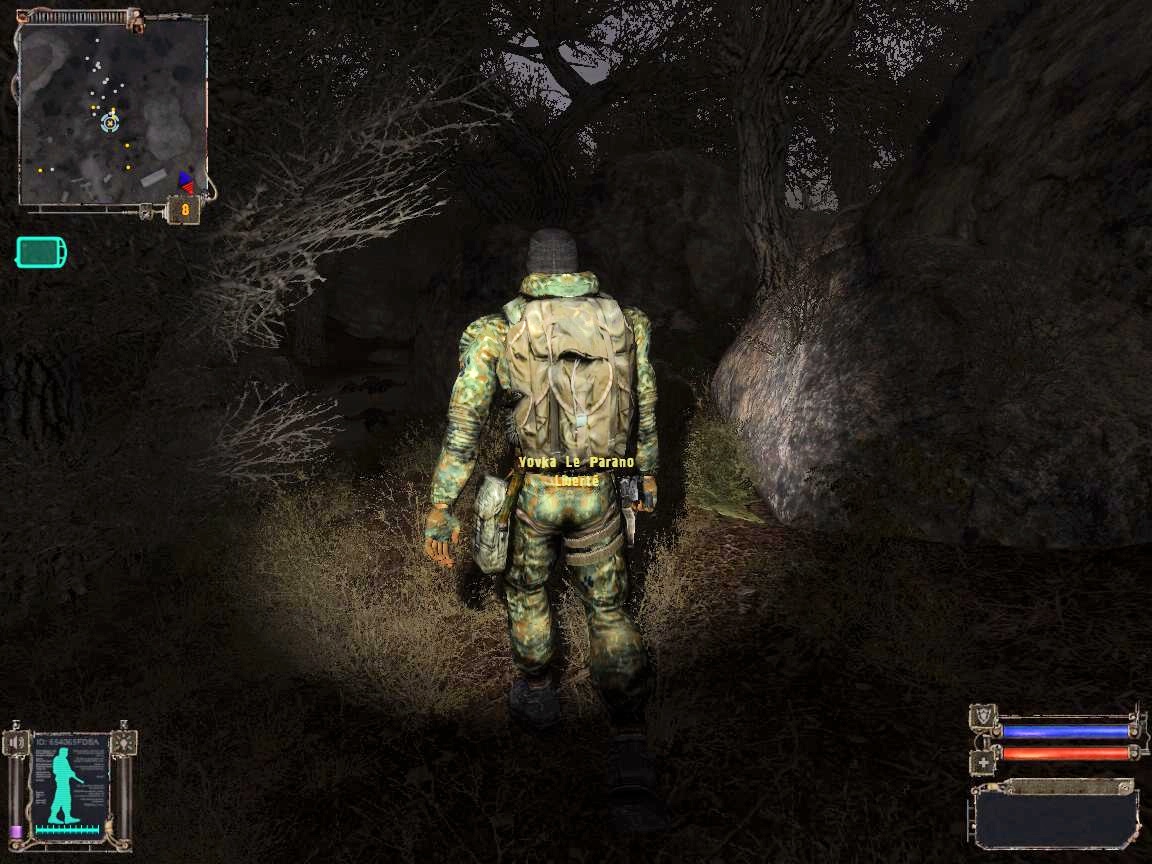This screenshot has width=1152, height=864.
Task: Select the empty weapon display panel
Action: [x=1055, y=817]
